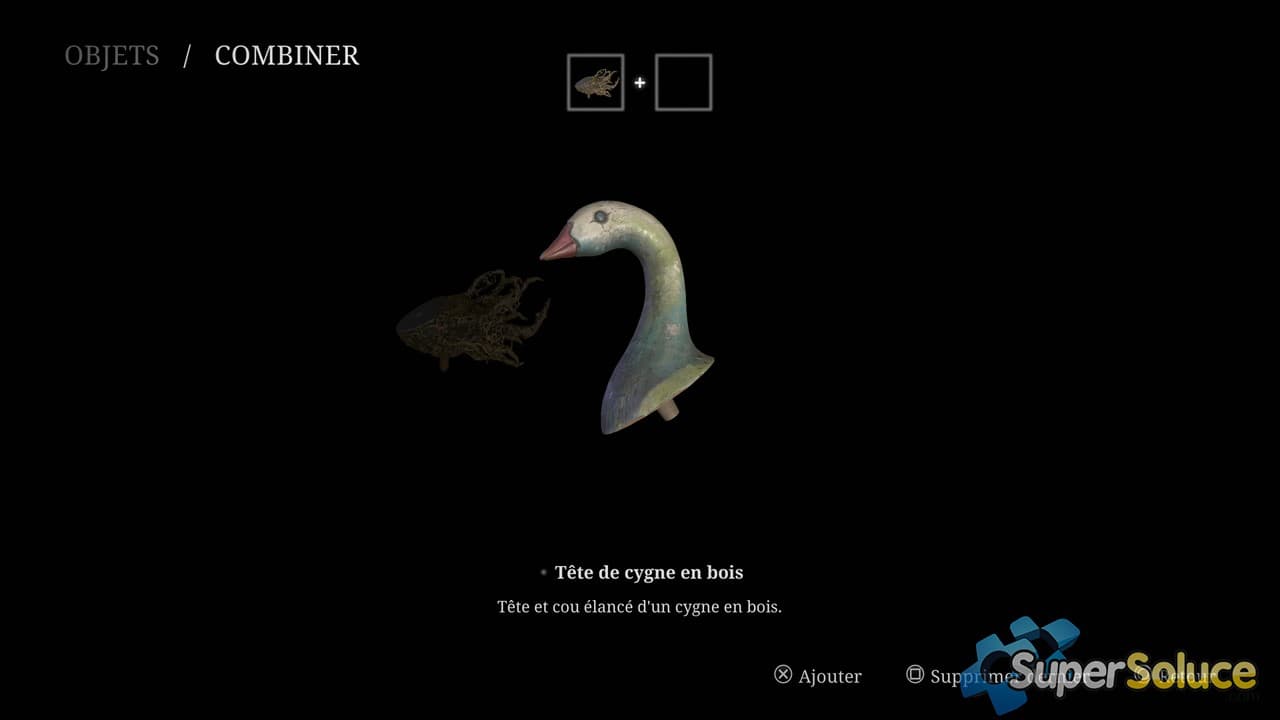Image resolution: width=1280 pixels, height=720 pixels.
Task: Click the insect icon in the first combine slot
Action: pyautogui.click(x=595, y=81)
